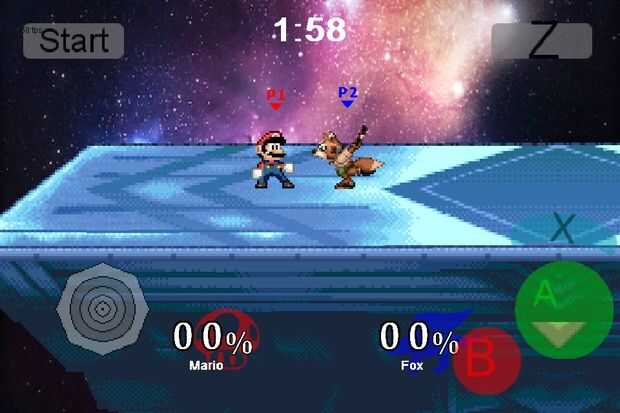Tap the Z touch button
This screenshot has width=620, height=413.
[542, 41]
